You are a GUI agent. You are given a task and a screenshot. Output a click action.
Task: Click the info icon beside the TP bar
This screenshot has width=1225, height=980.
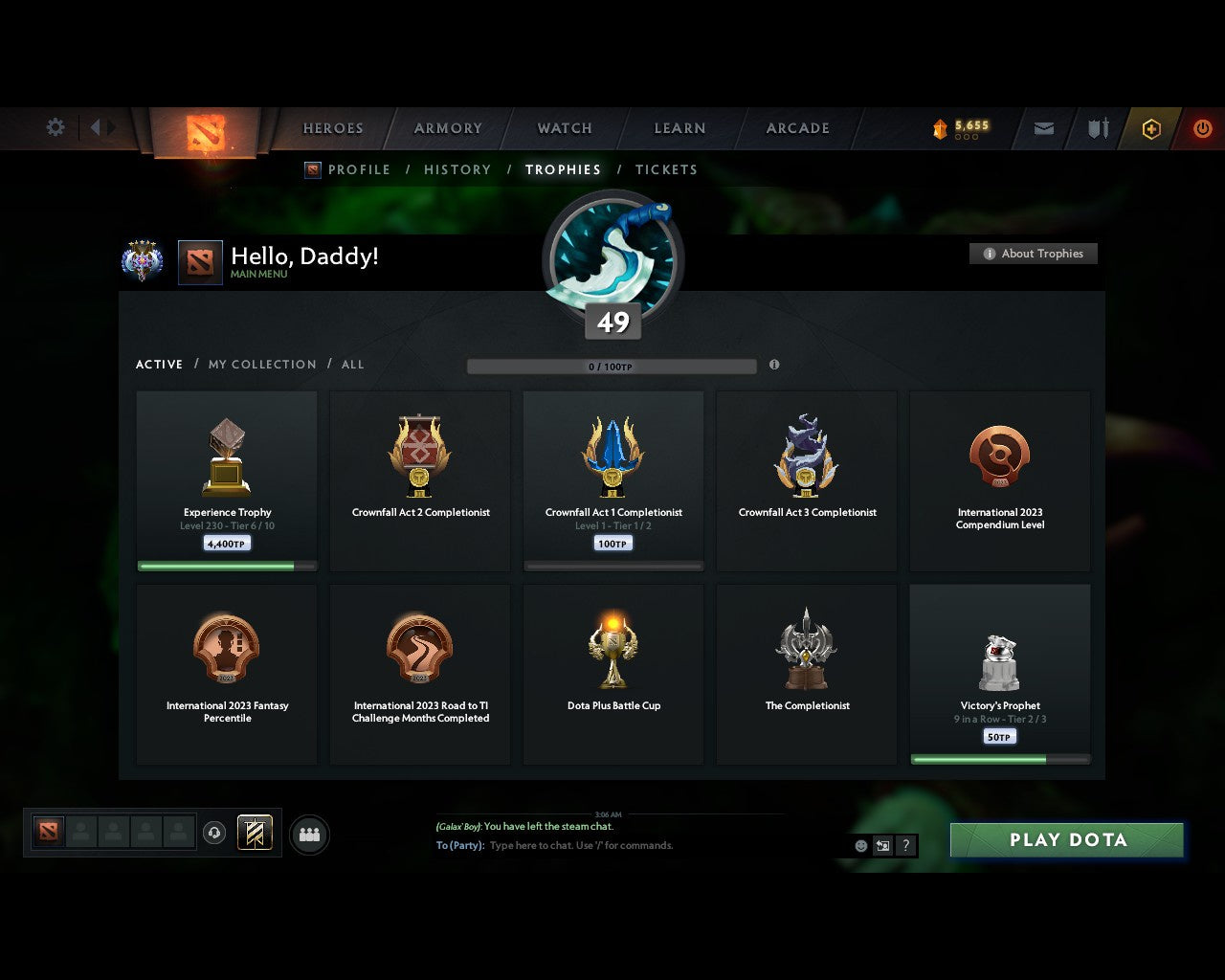click(x=774, y=366)
